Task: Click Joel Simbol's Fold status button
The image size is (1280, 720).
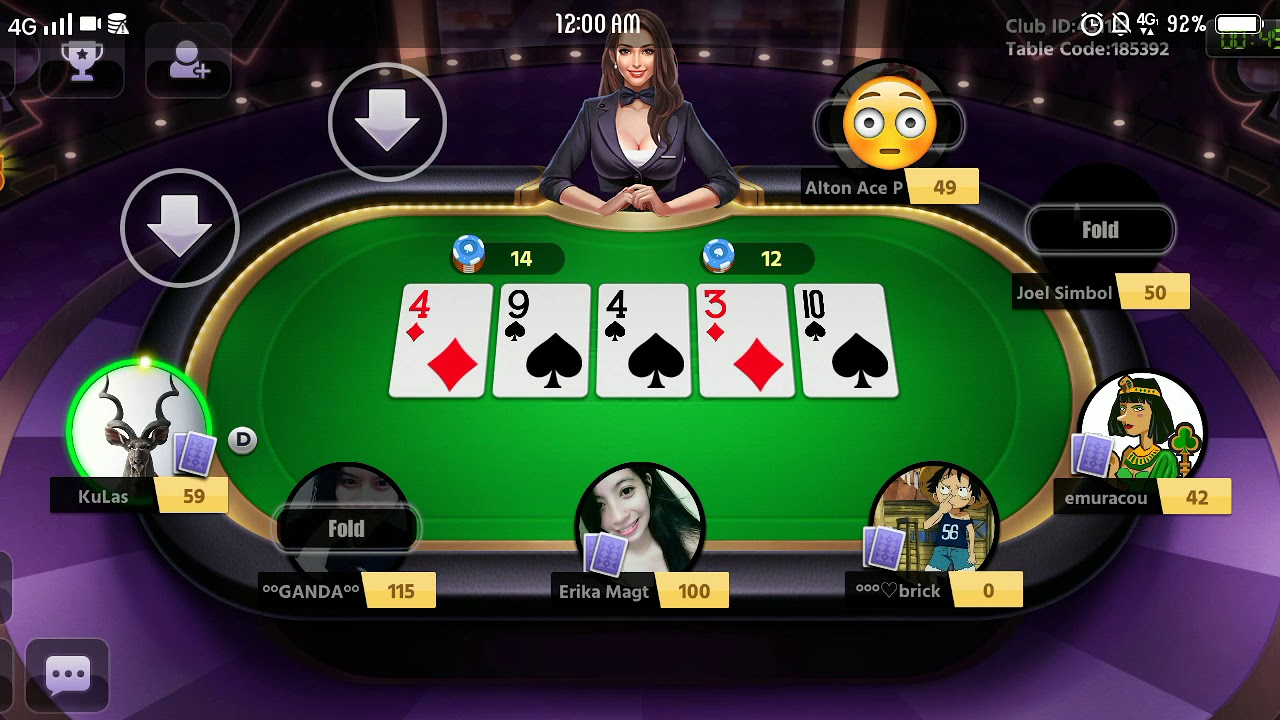Action: [1100, 229]
